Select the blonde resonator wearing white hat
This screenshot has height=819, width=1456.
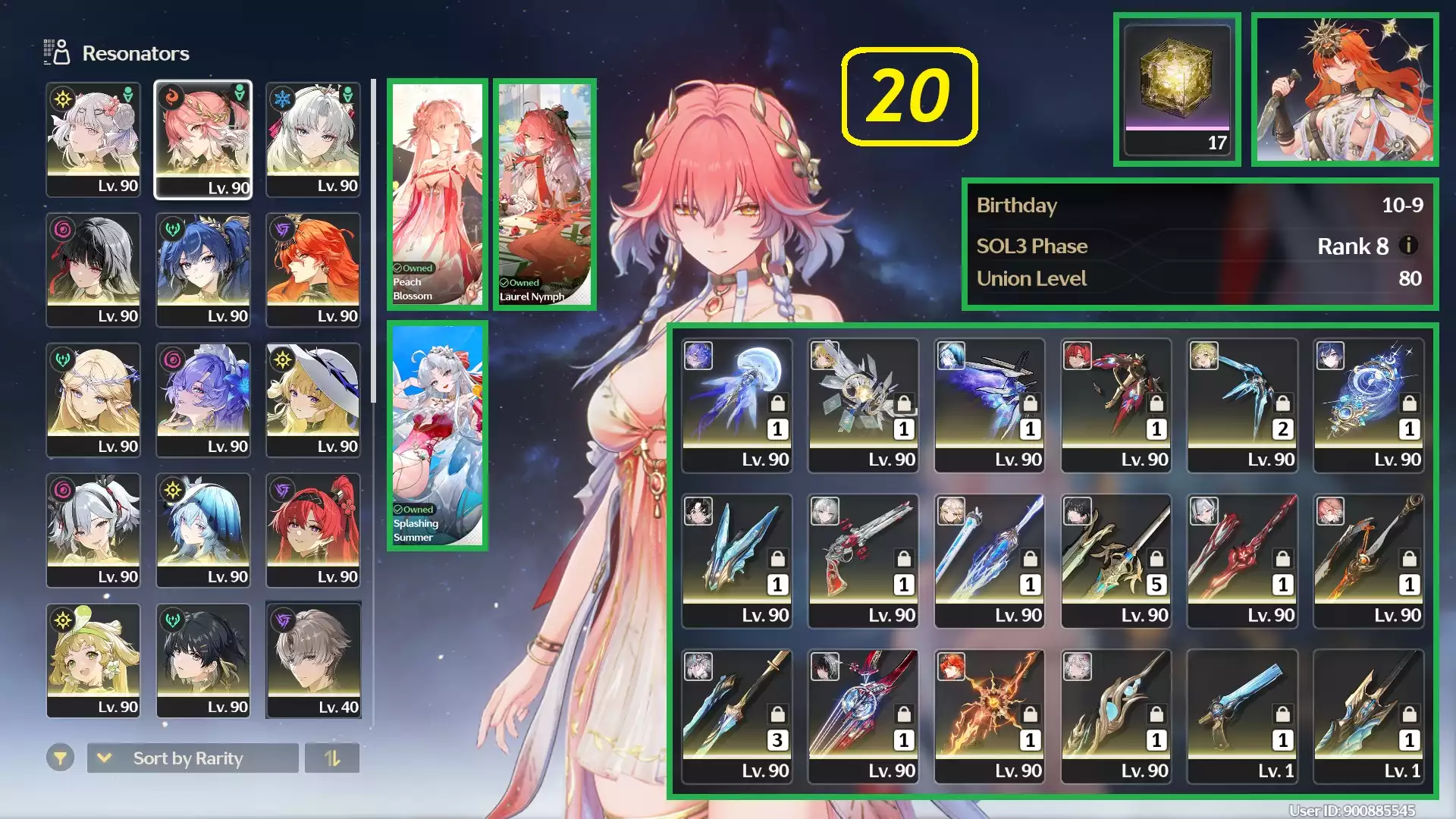tap(313, 400)
